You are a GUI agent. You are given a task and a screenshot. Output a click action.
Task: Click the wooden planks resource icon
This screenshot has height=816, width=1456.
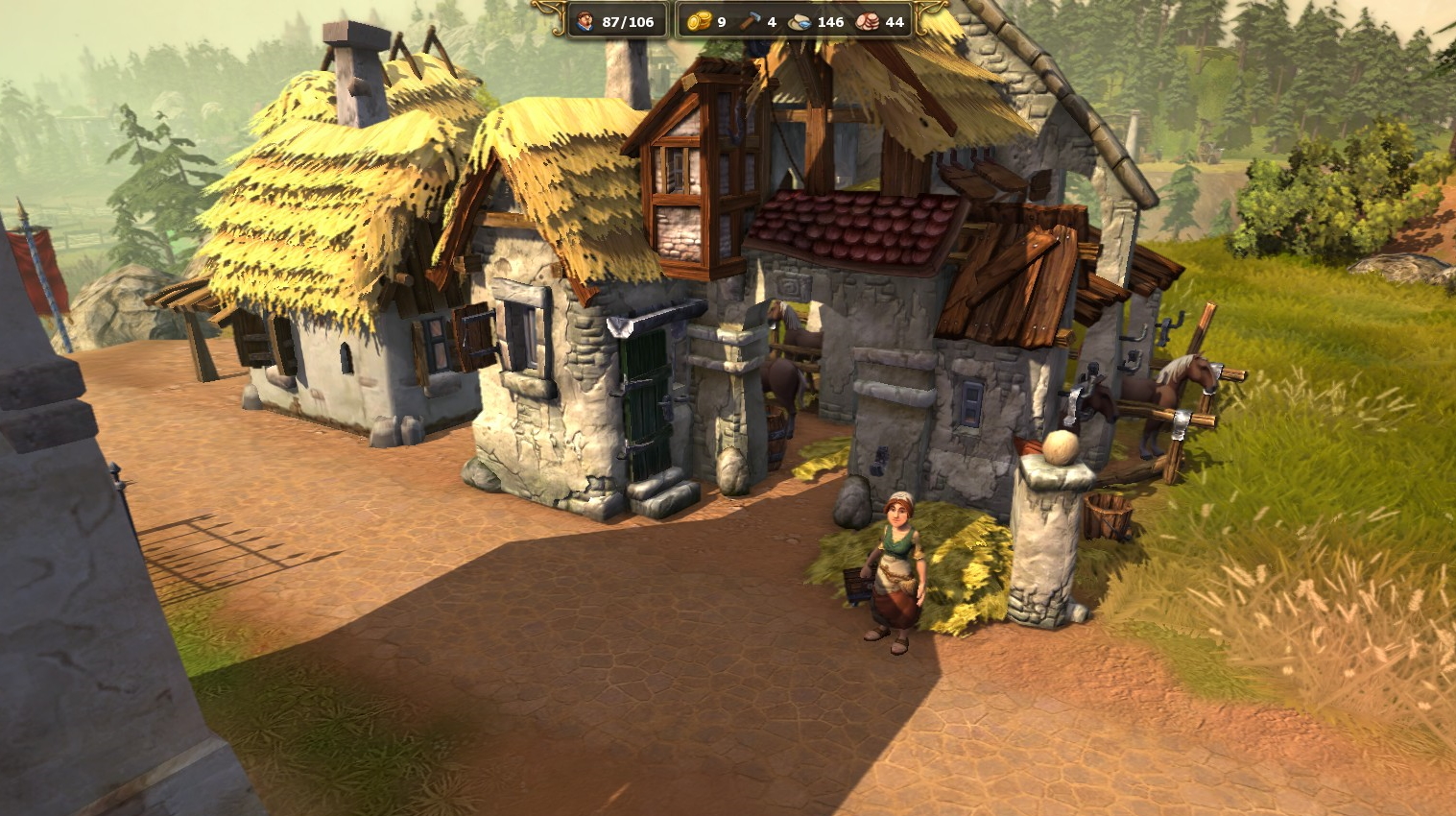868,21
